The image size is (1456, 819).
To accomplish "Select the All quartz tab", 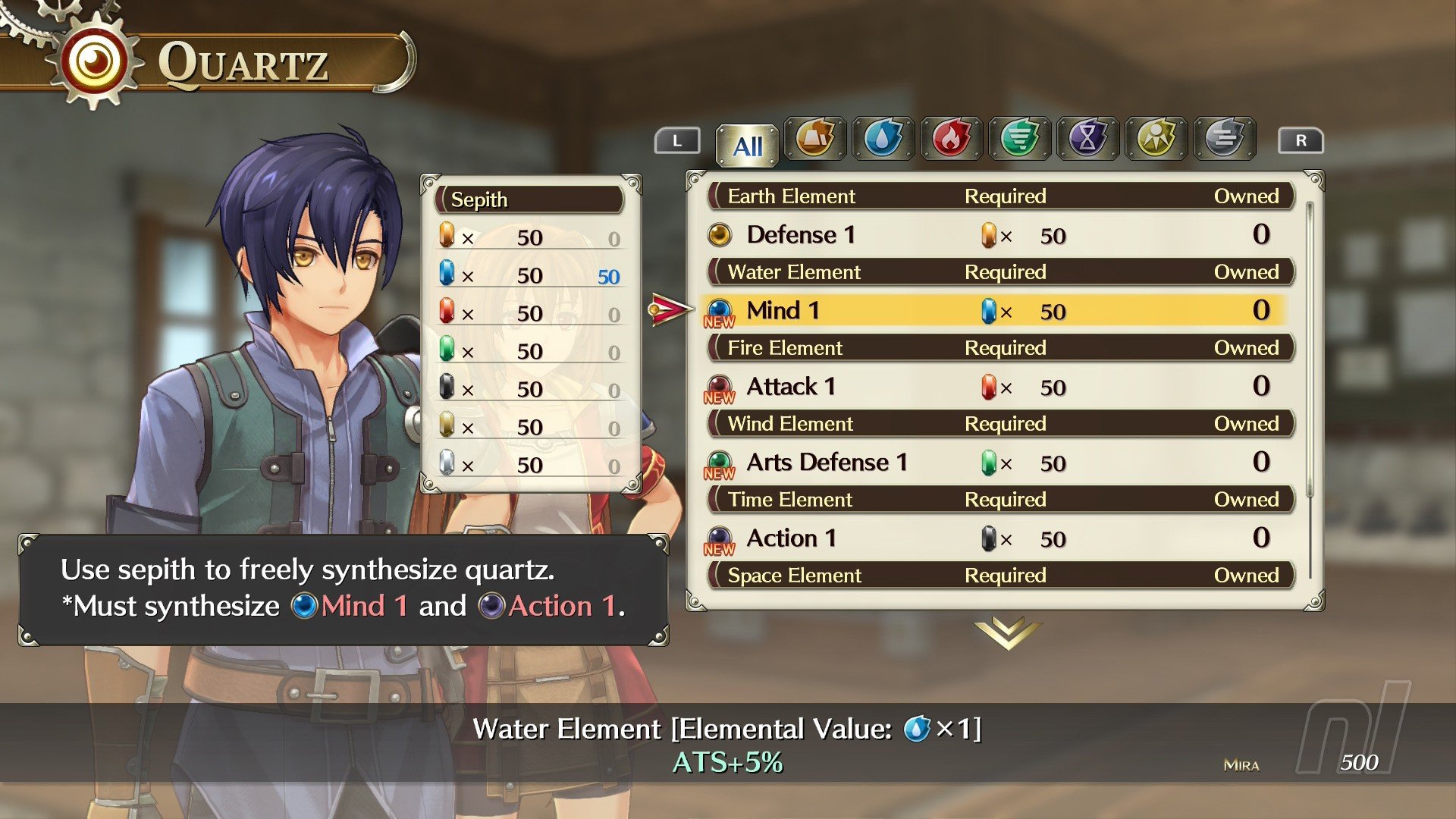I will pyautogui.click(x=747, y=145).
